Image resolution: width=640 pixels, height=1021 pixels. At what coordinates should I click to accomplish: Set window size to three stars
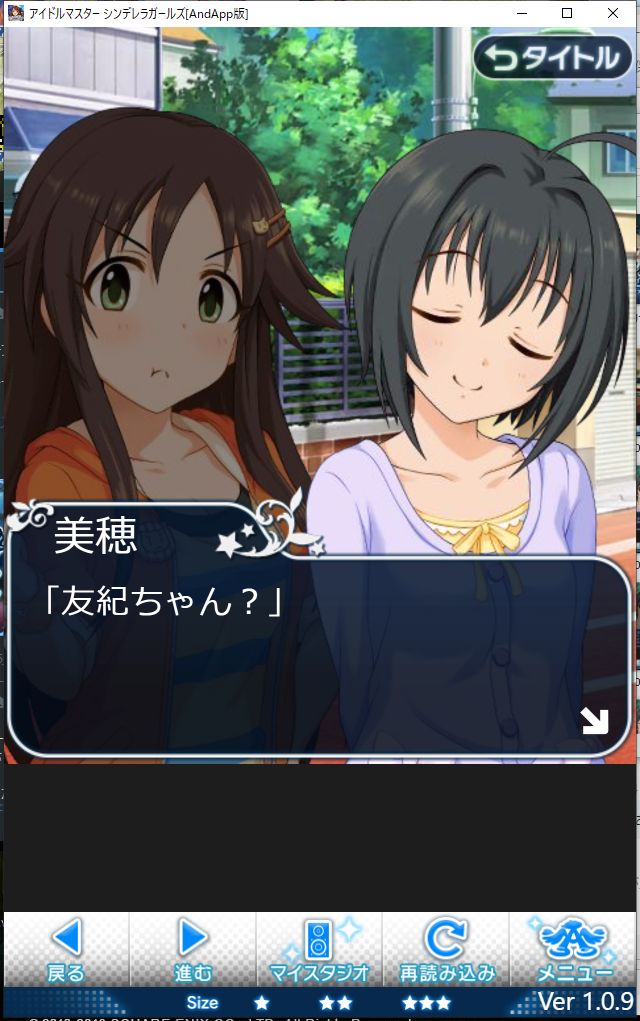pos(426,1002)
